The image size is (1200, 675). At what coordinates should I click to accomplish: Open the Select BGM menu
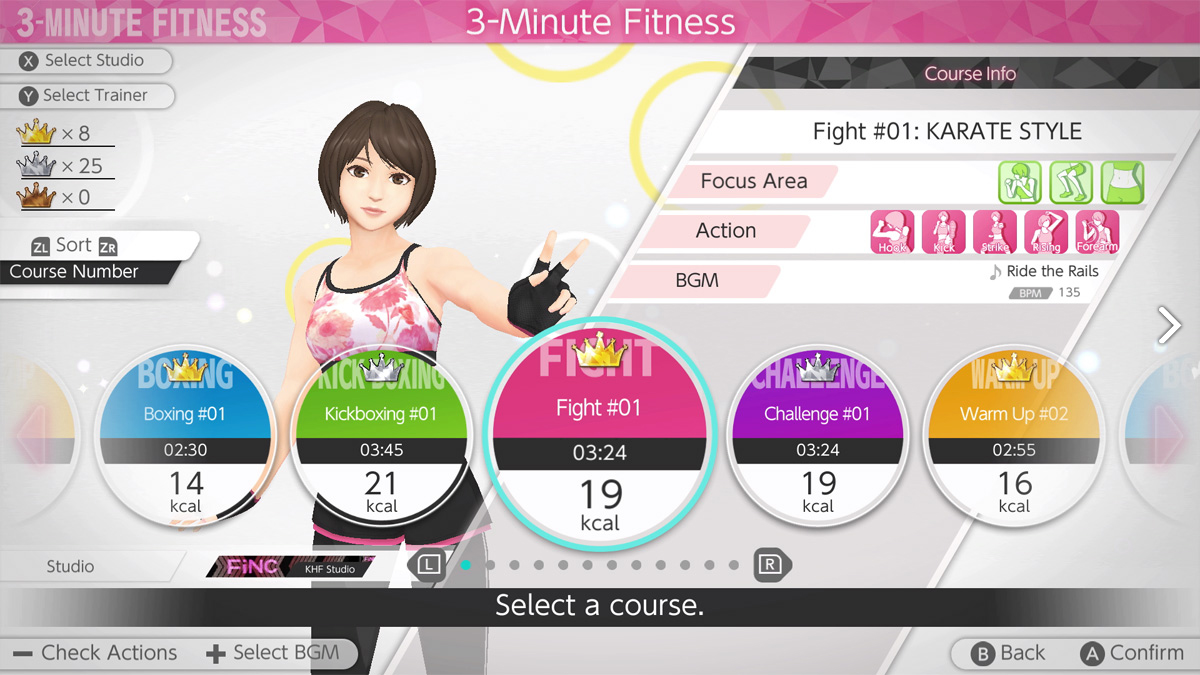[273, 654]
